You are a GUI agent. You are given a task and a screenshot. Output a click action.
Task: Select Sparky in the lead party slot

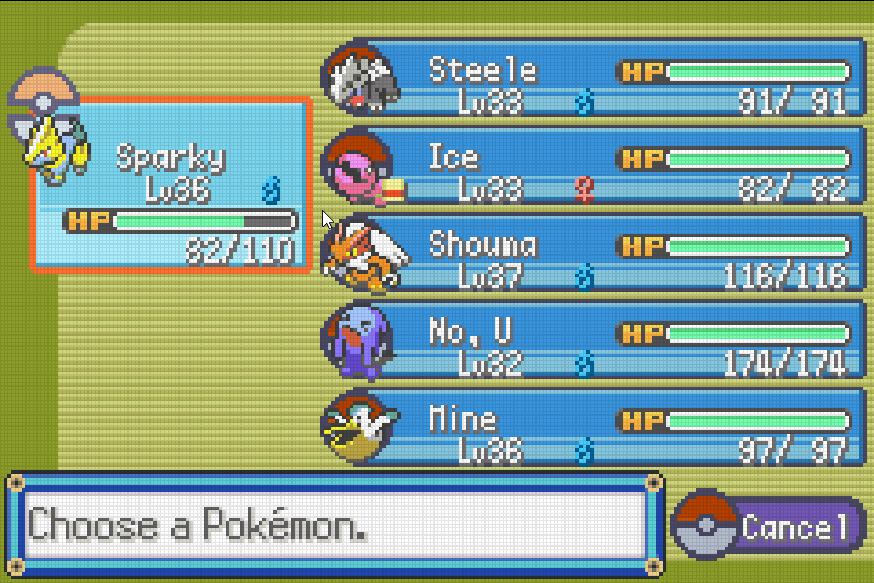coord(170,185)
